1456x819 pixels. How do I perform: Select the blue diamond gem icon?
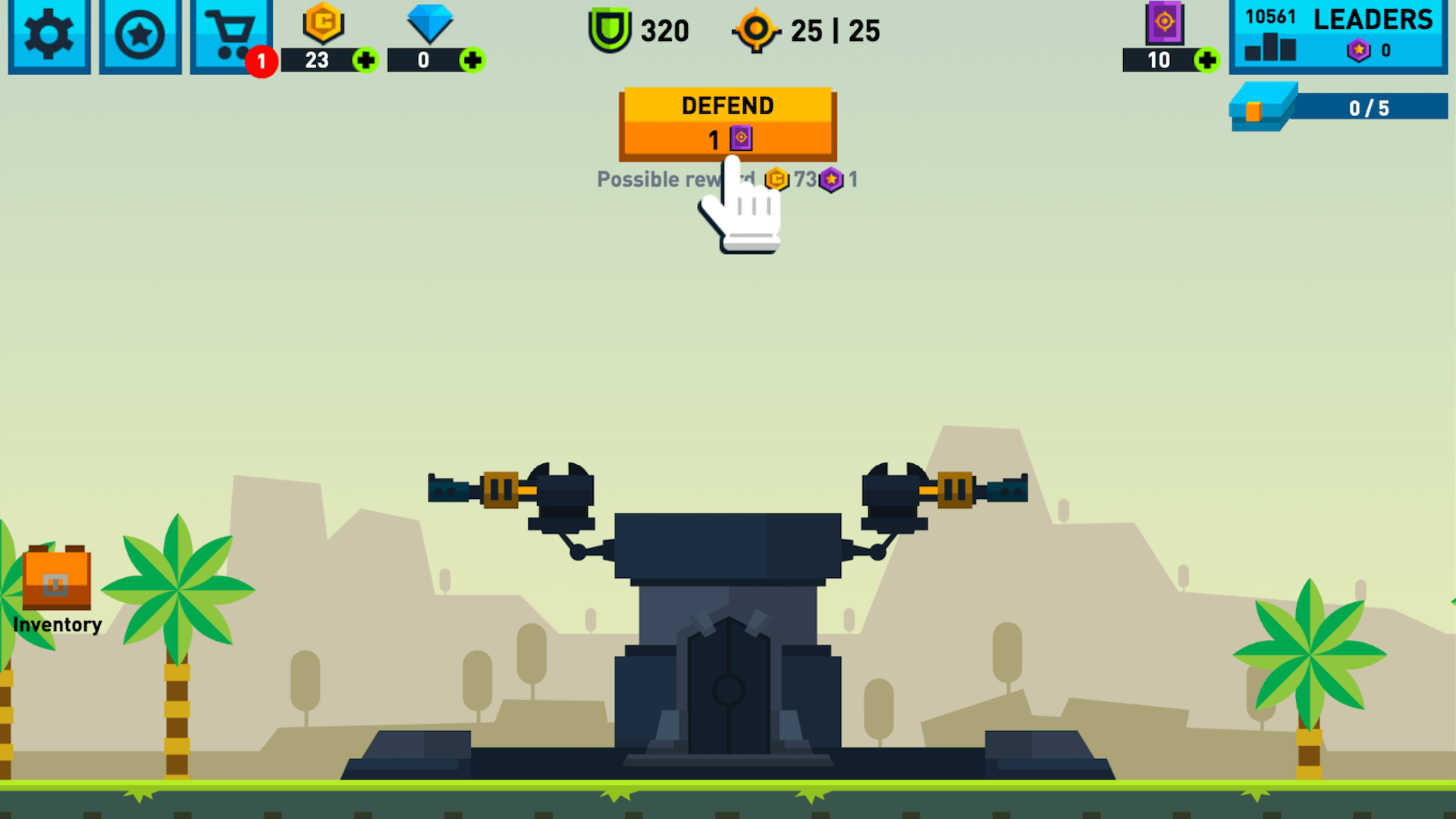(x=429, y=23)
